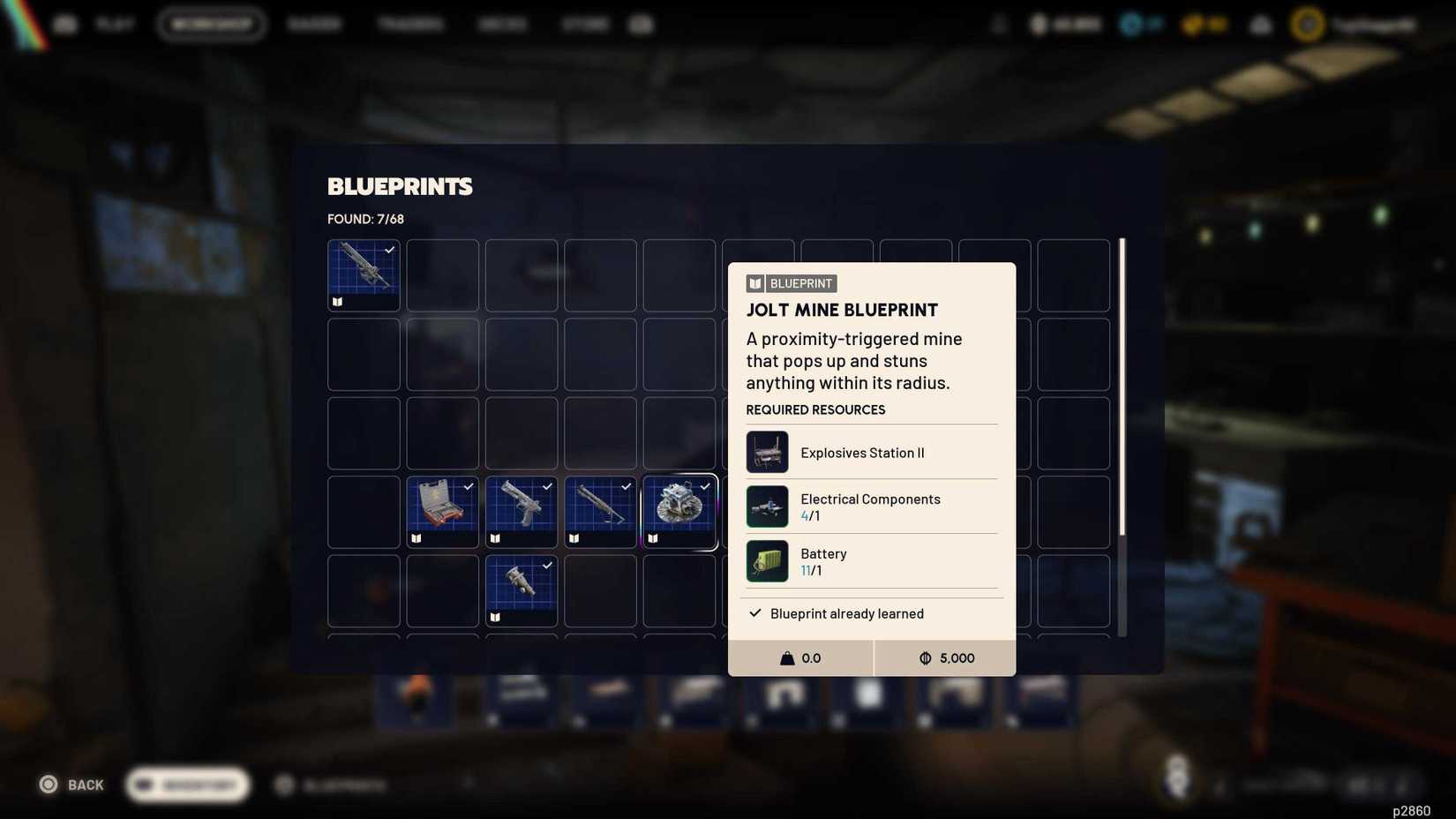Toggle the checkmark on the pistol blueprint tile
Screen dimensions: 1456x819
coord(546,486)
